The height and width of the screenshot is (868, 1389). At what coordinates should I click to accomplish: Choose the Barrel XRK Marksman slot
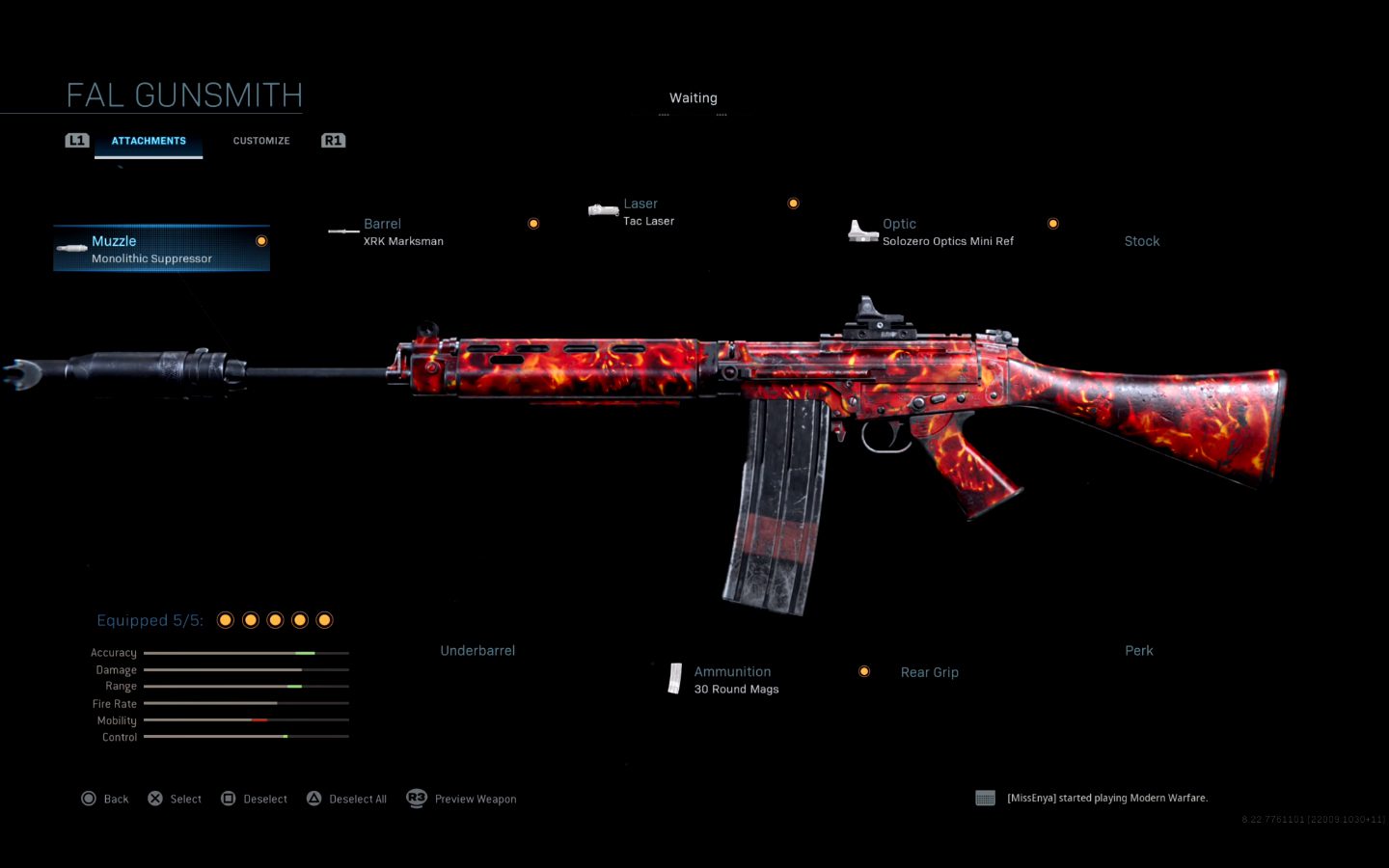[x=403, y=231]
